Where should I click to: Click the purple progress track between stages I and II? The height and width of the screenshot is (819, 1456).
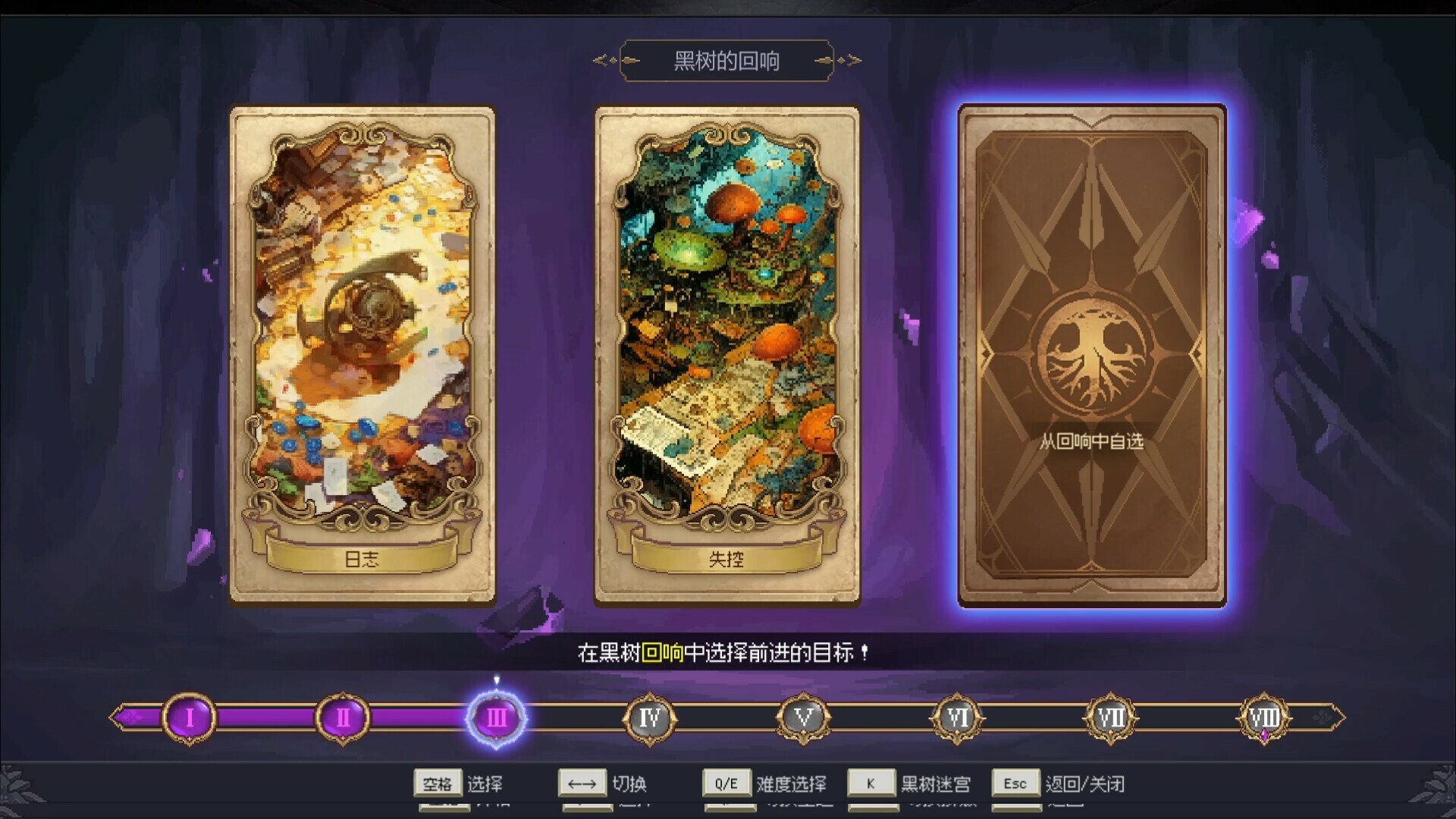tap(265, 718)
